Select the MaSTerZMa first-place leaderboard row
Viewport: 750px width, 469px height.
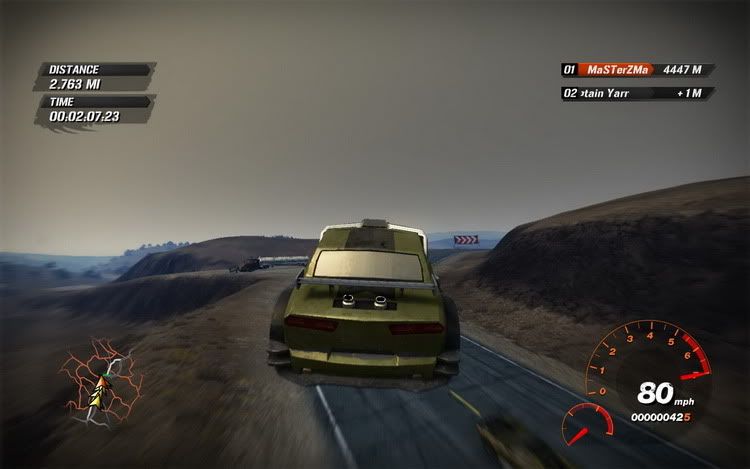tap(636, 70)
